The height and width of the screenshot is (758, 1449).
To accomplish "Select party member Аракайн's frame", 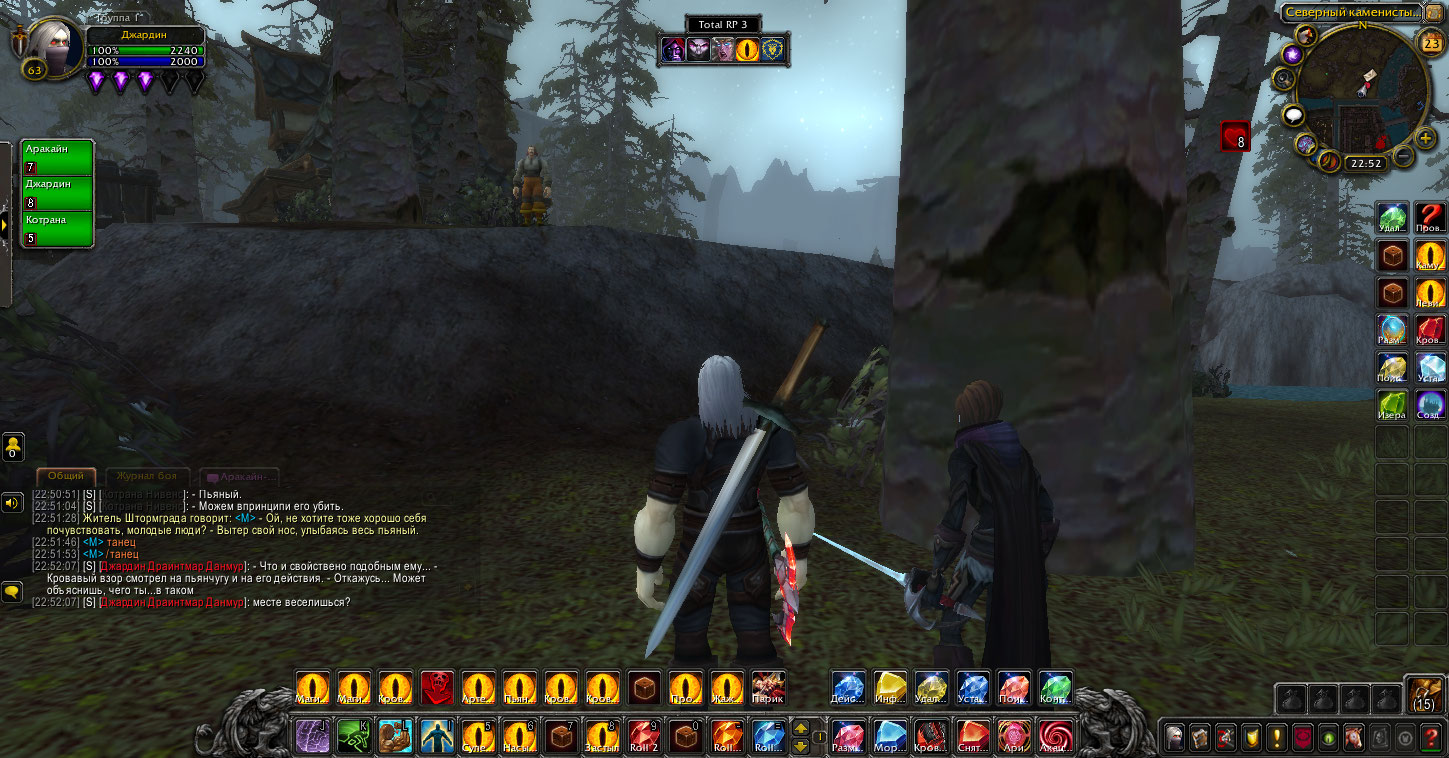I will tap(58, 157).
